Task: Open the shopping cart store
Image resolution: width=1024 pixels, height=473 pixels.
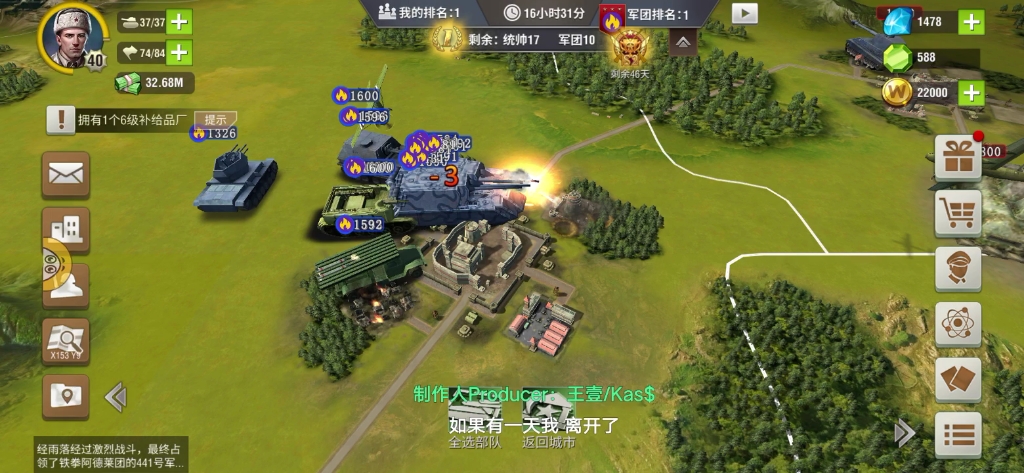Action: click(957, 213)
